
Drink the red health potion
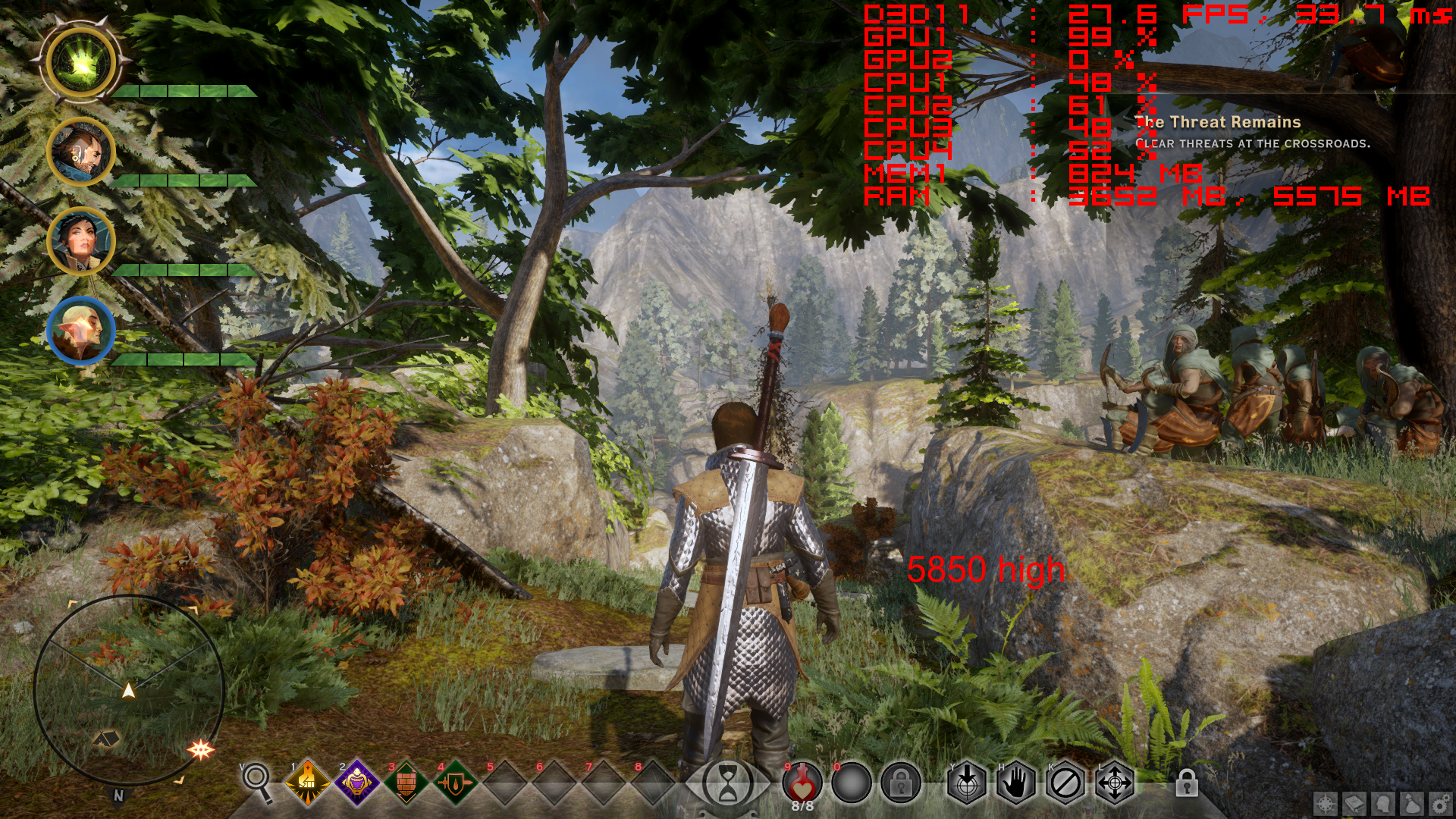[802, 781]
